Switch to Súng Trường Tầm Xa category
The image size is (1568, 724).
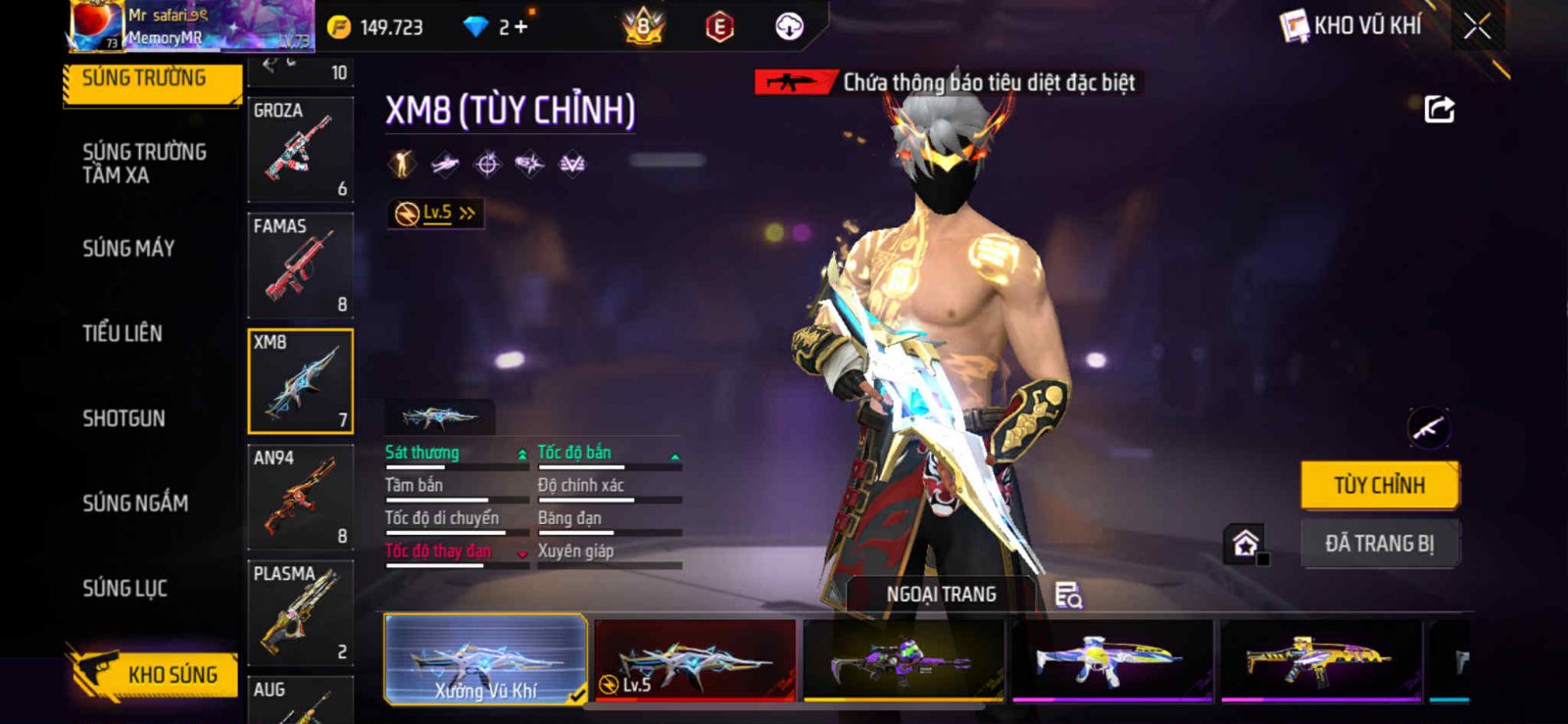pos(144,164)
